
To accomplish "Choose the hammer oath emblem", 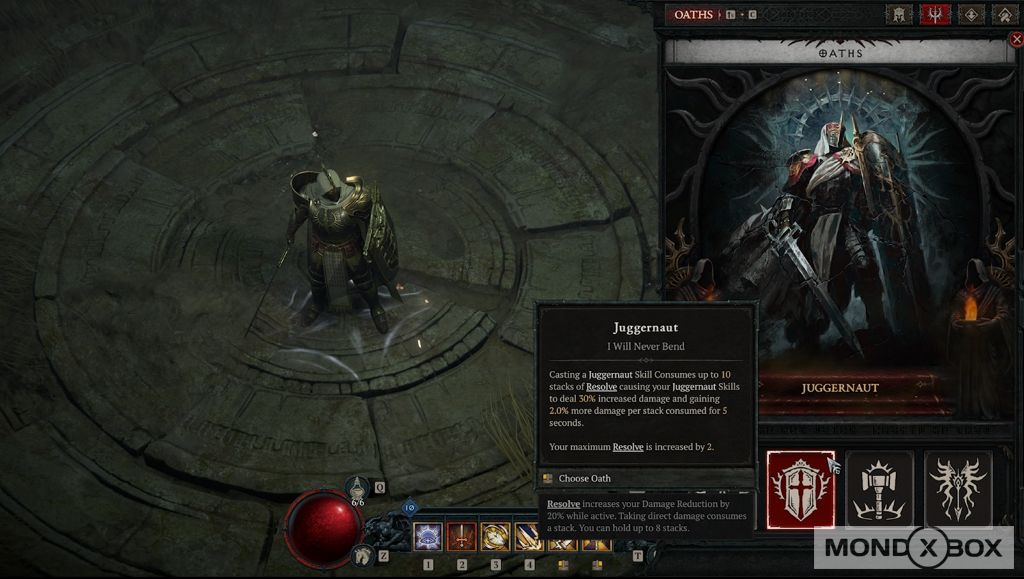I will tap(880, 490).
